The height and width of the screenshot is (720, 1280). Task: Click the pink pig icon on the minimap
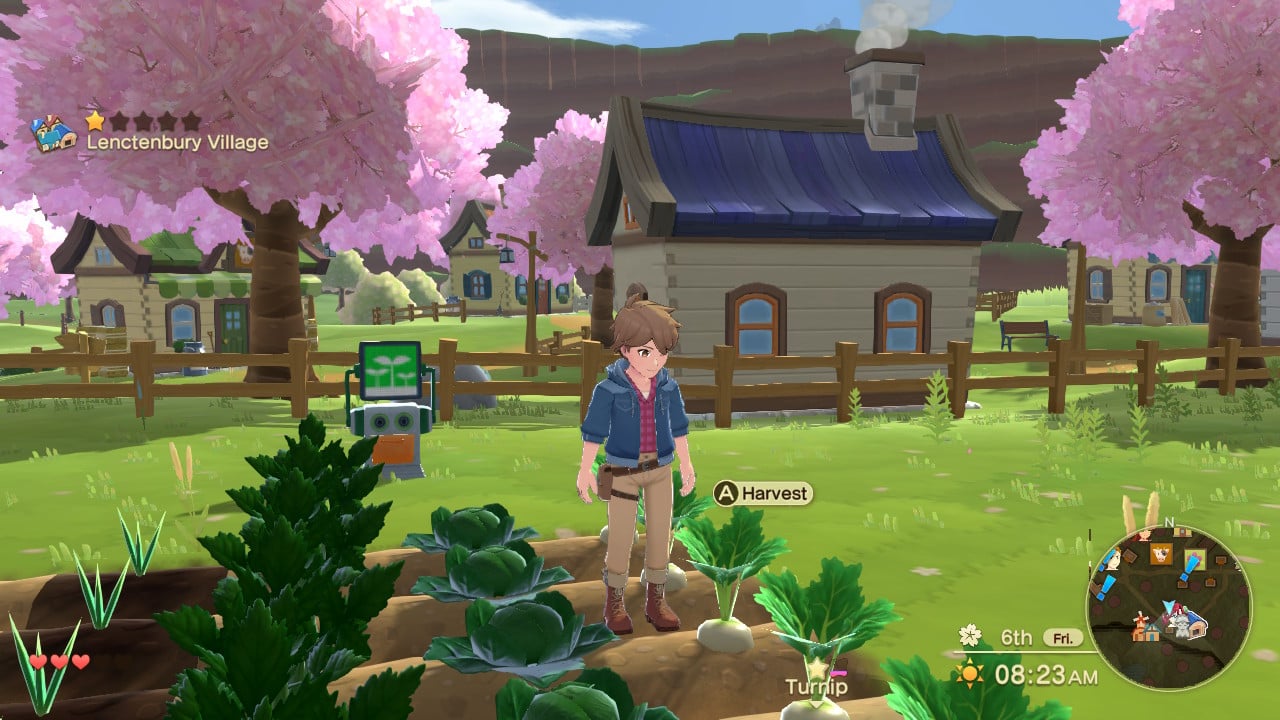(1142, 537)
